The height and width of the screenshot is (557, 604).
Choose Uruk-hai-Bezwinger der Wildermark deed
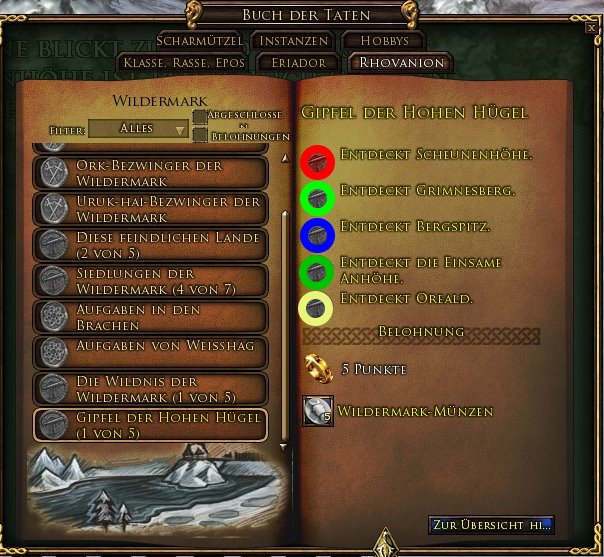pyautogui.click(x=151, y=209)
